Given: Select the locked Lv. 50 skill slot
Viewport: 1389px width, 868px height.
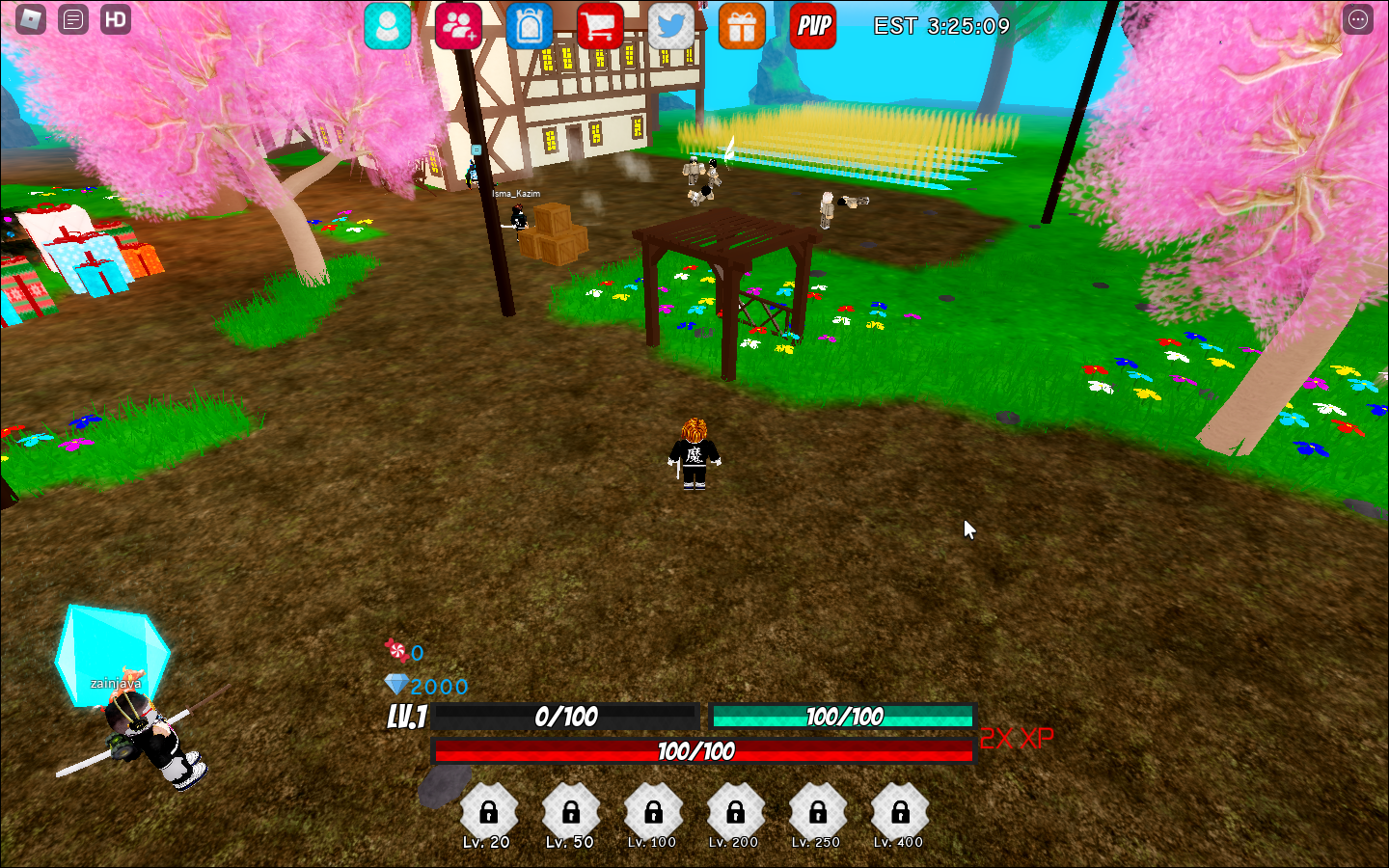Looking at the screenshot, I should [571, 813].
